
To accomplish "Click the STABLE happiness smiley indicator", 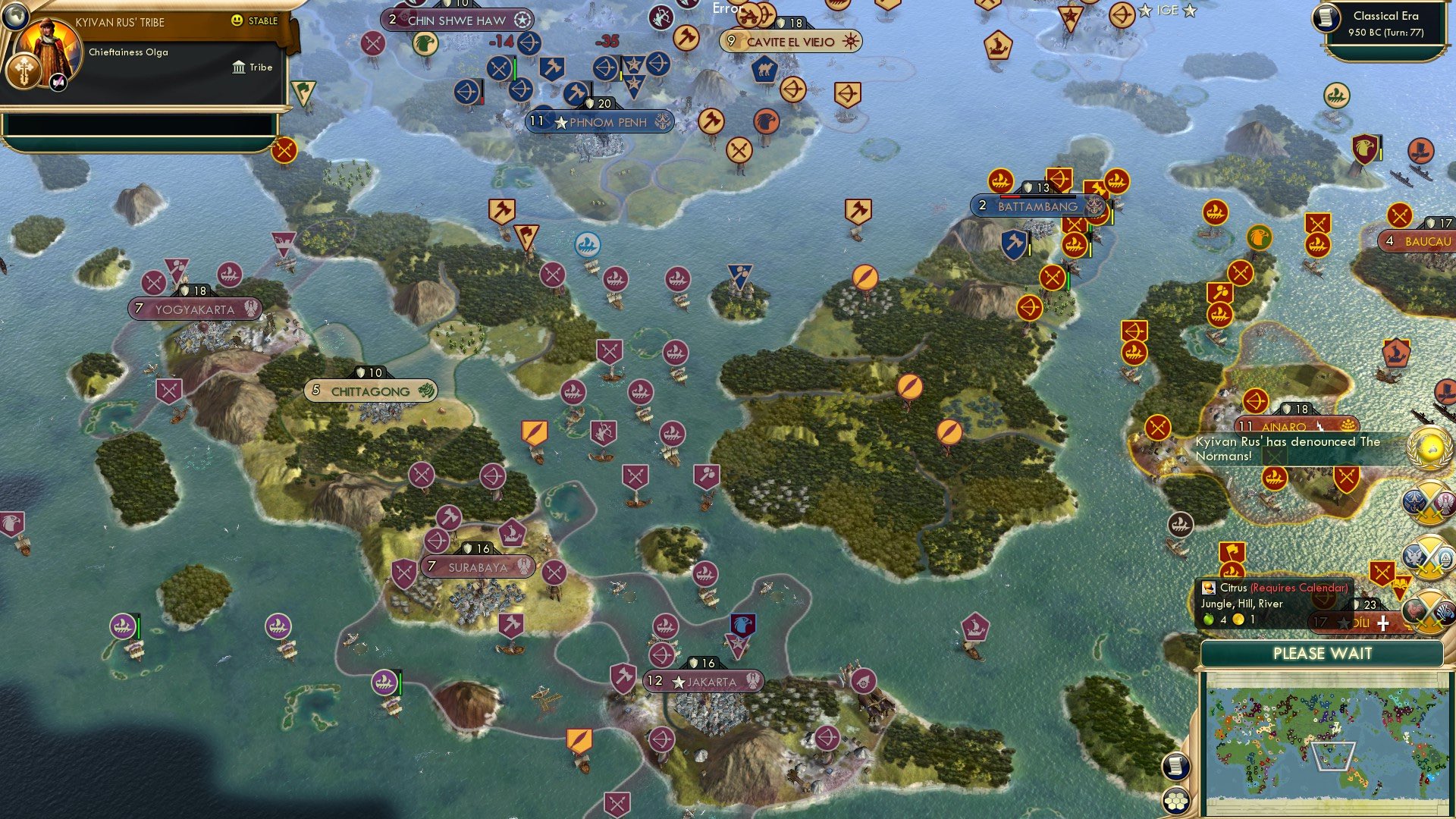I will pos(237,20).
